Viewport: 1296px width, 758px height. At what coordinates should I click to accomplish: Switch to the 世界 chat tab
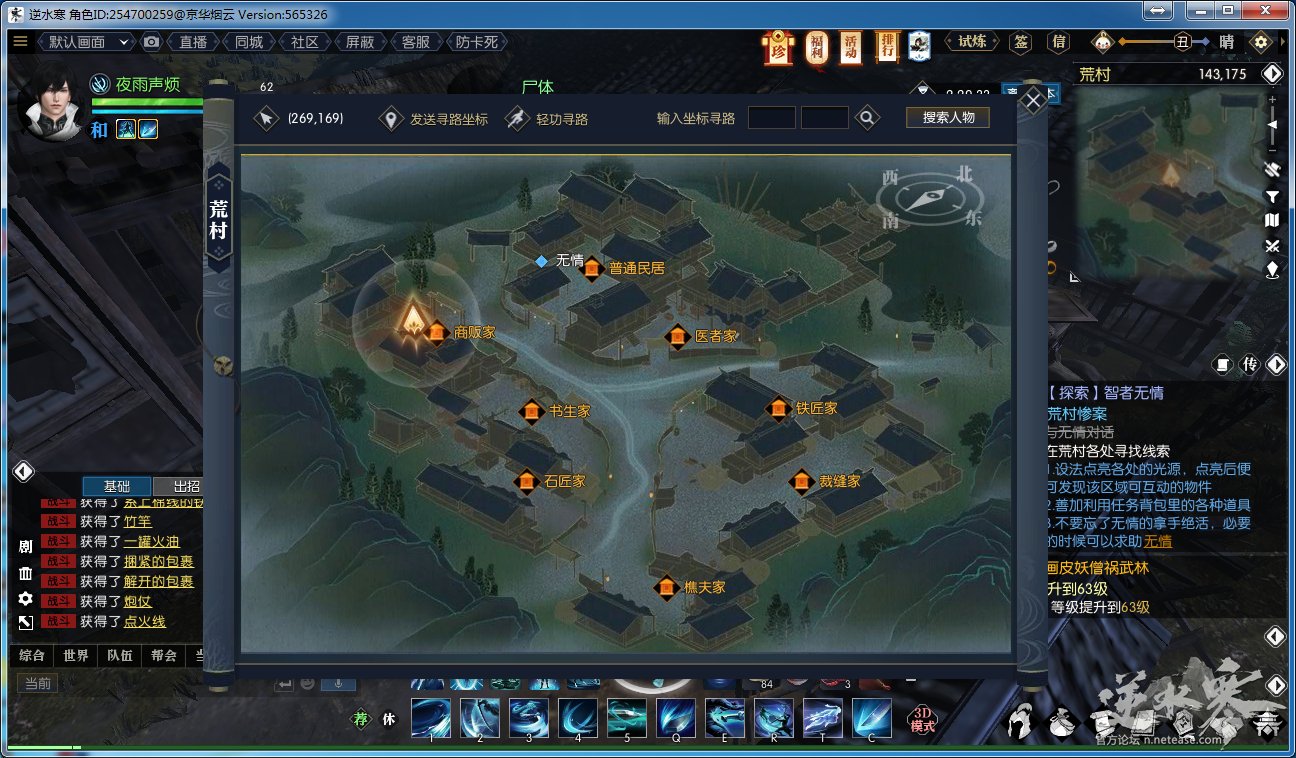[x=76, y=656]
